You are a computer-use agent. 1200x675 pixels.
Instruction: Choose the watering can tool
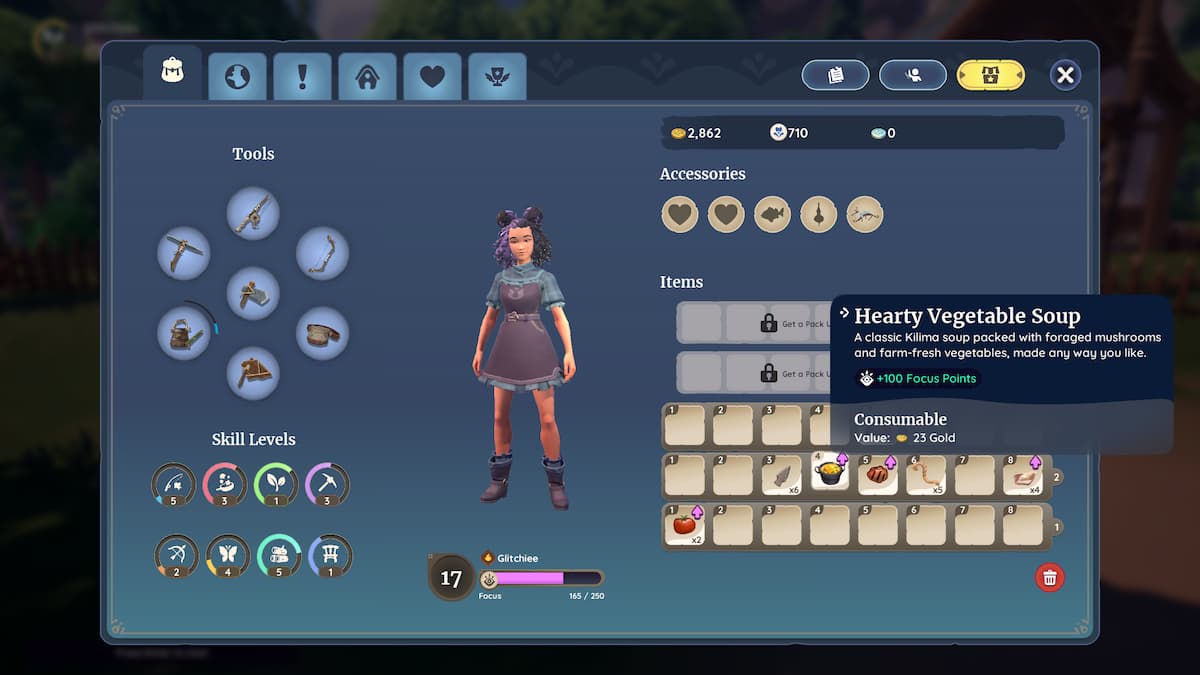(x=184, y=333)
